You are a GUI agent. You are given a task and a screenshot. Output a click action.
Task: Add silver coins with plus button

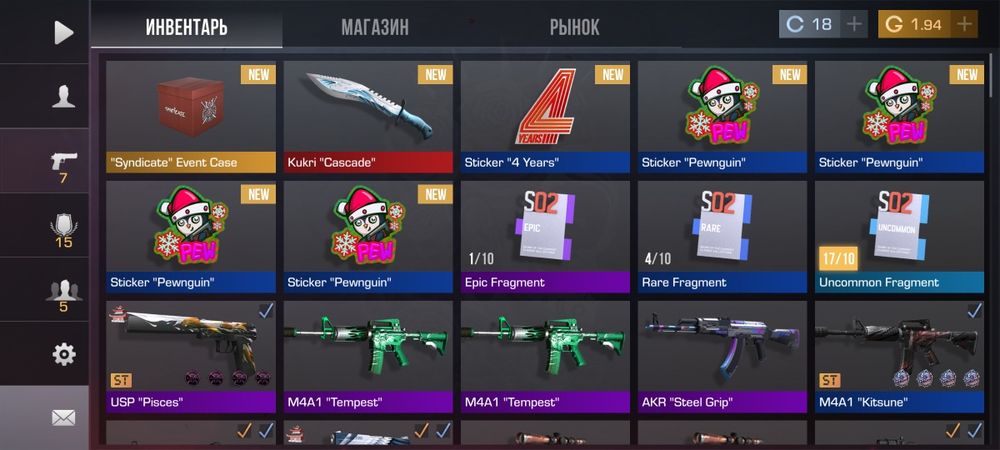point(854,24)
